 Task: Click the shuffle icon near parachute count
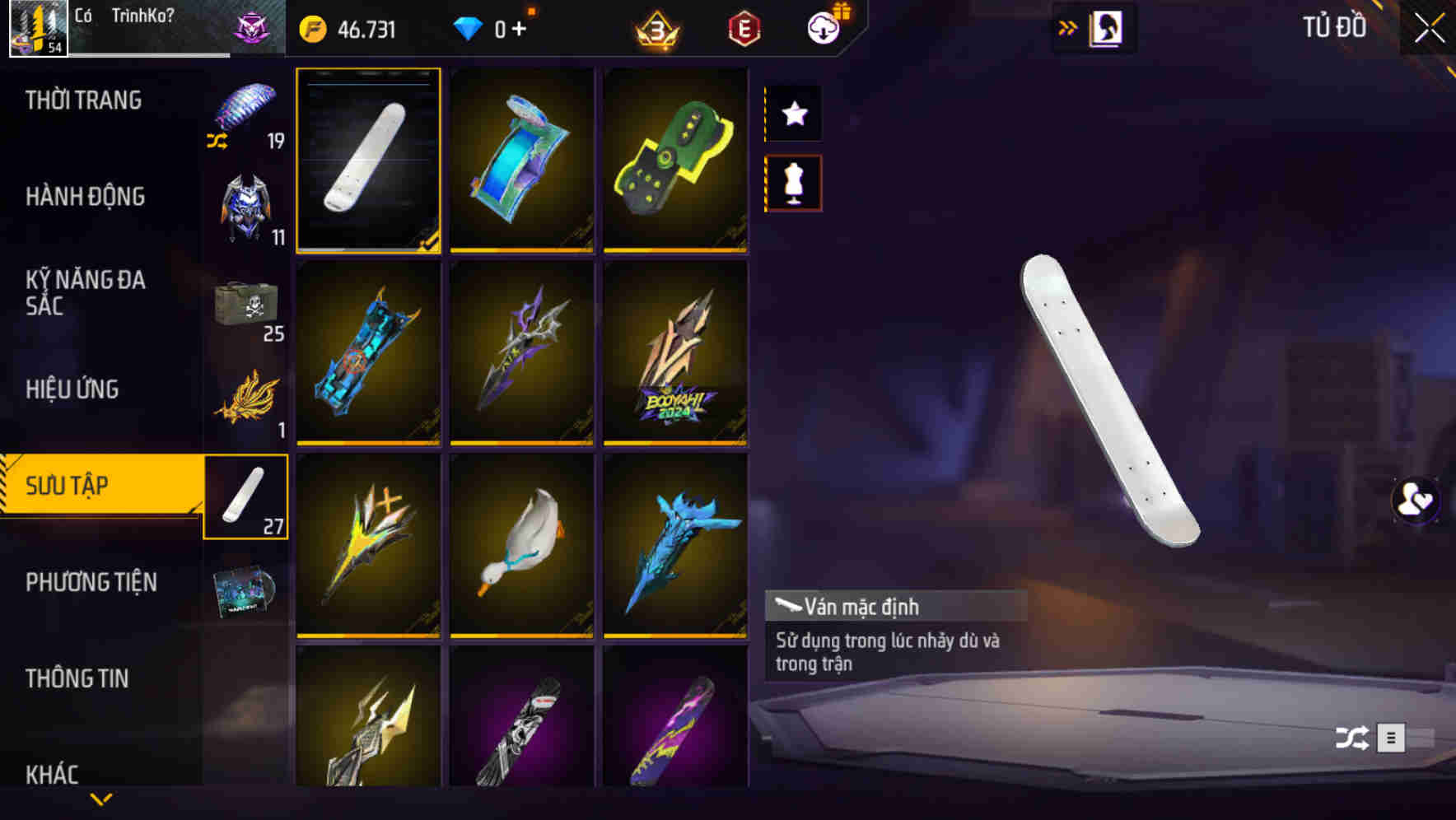click(x=218, y=142)
